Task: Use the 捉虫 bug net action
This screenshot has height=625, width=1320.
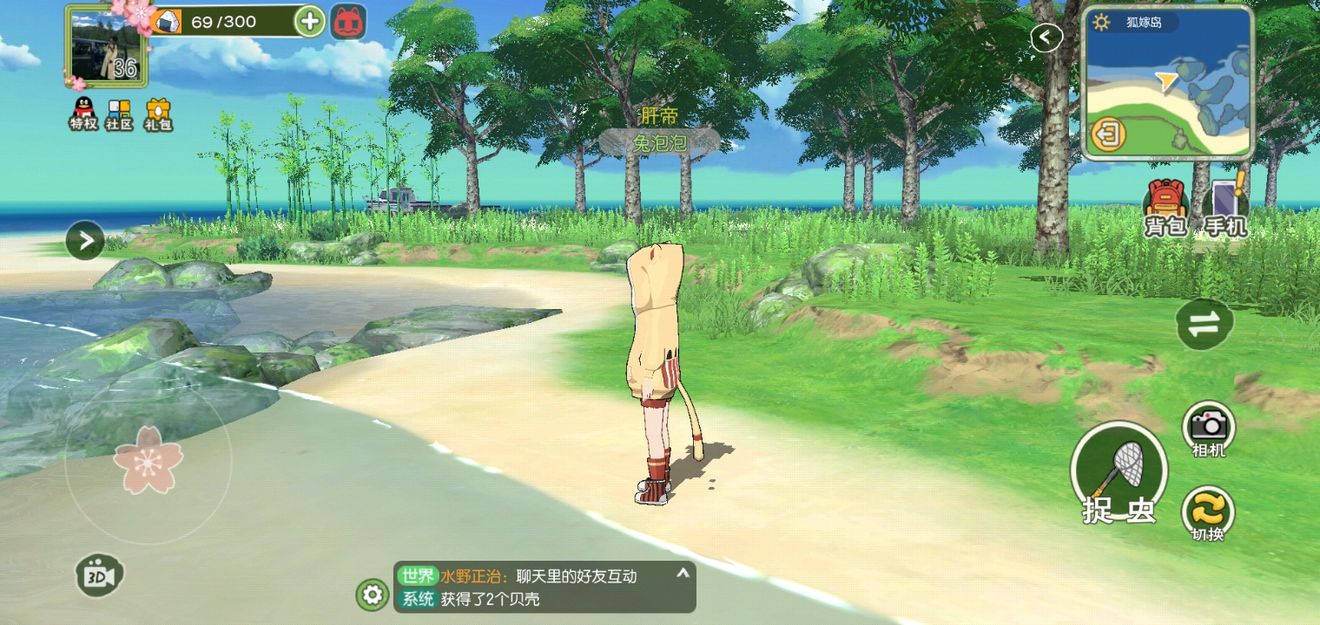Action: coord(1119,471)
